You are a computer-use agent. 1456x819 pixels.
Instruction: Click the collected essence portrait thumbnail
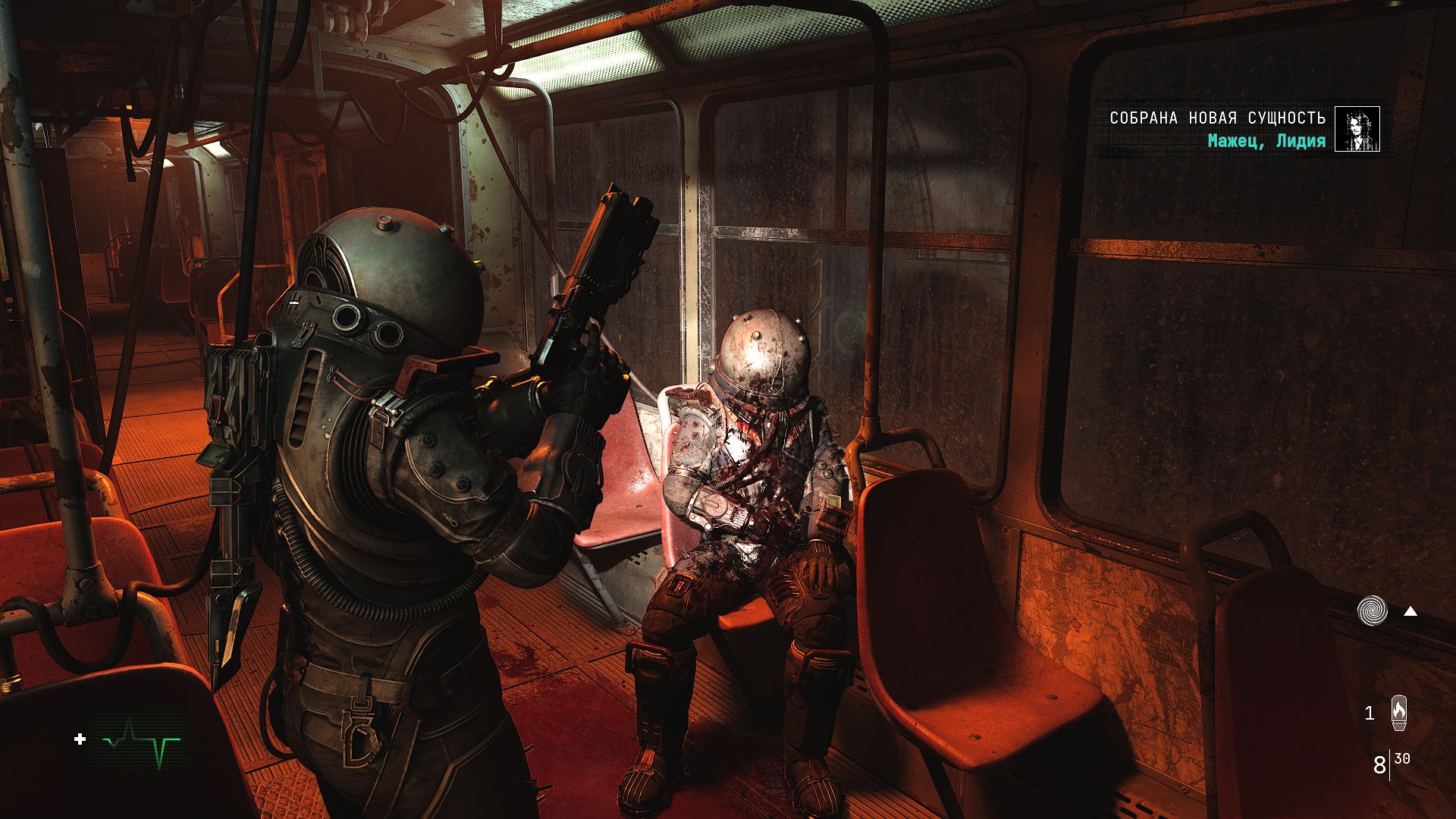coord(1357,130)
